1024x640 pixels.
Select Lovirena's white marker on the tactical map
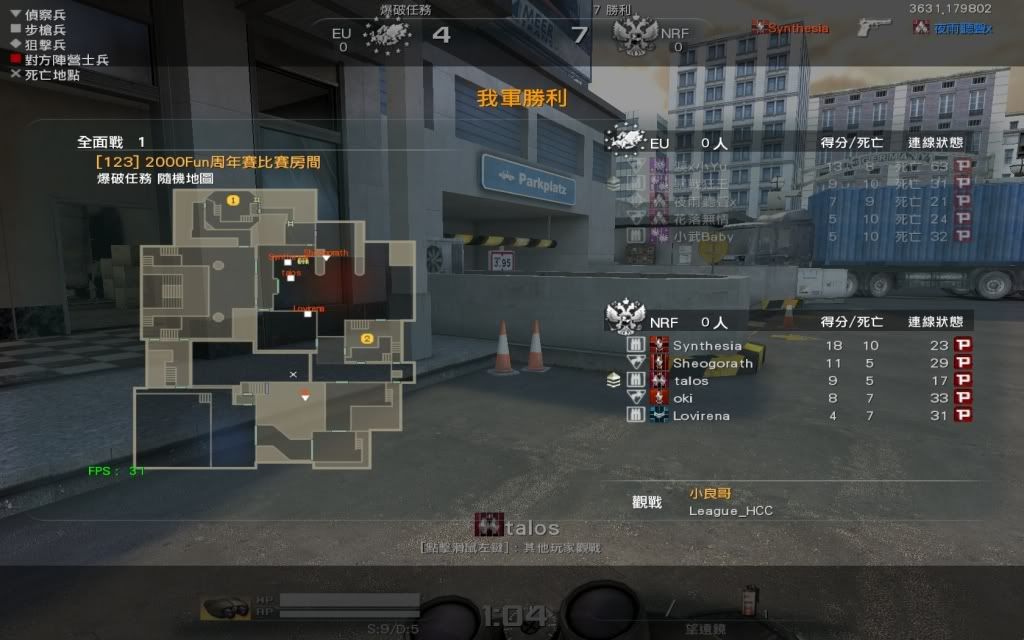click(308, 316)
